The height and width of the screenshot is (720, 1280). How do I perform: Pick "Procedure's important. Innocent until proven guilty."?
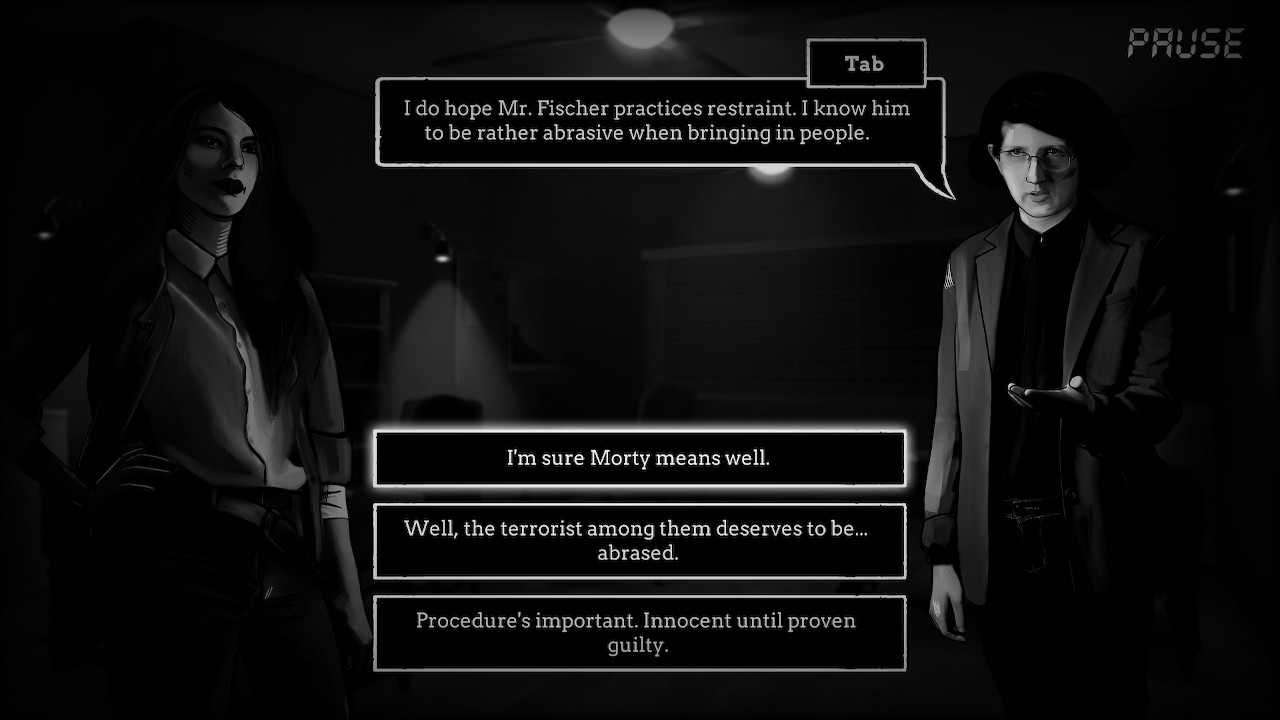pyautogui.click(x=639, y=632)
